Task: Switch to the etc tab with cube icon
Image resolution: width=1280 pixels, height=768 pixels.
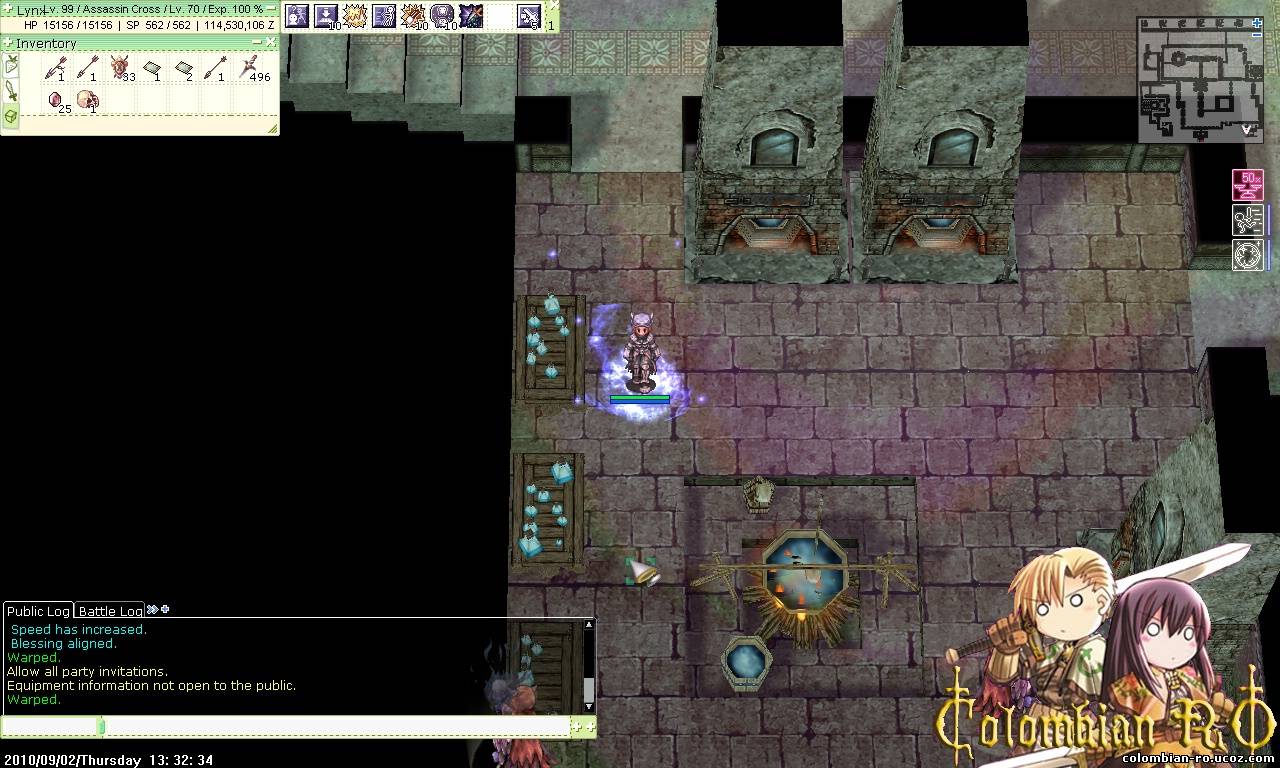Action: [x=11, y=116]
